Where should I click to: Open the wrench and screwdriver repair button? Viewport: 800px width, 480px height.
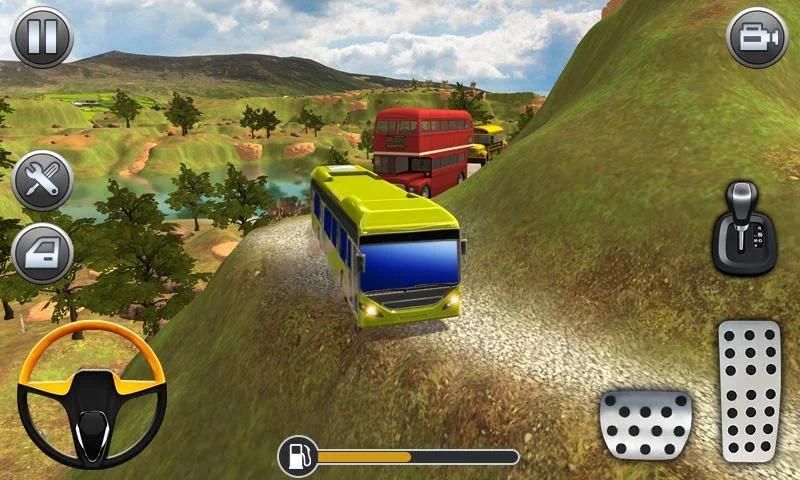(42, 181)
